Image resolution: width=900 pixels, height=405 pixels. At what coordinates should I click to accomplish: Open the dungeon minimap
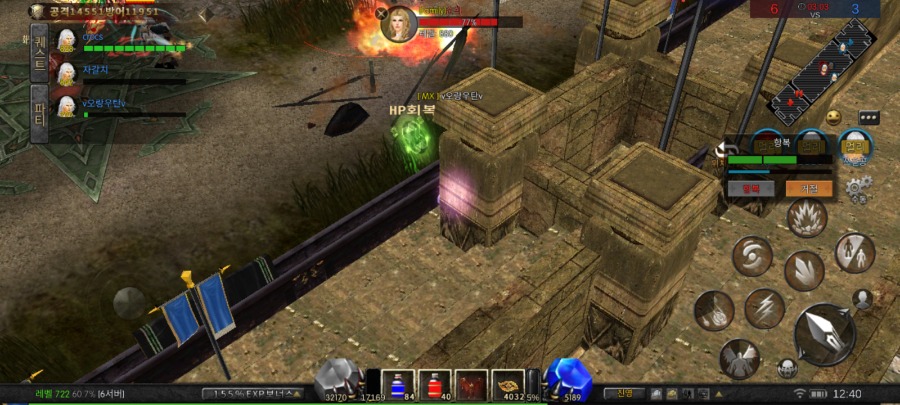pos(819,72)
